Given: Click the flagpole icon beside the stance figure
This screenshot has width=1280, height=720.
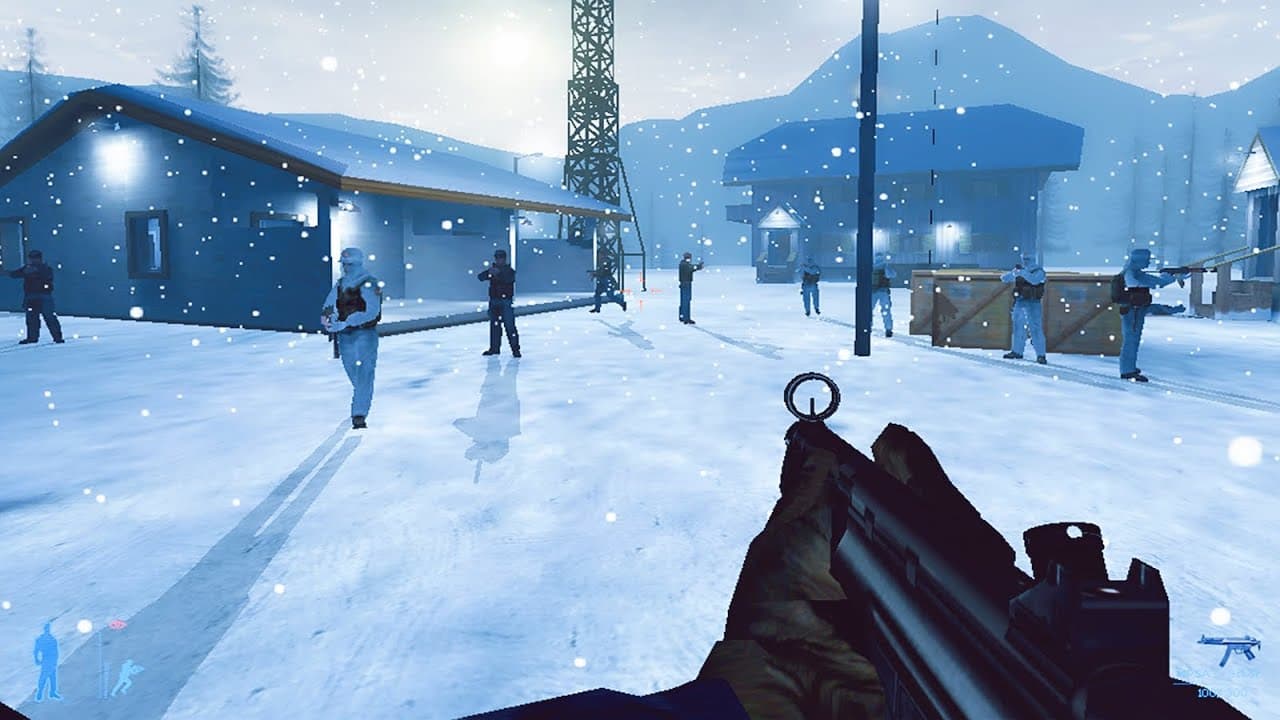Looking at the screenshot, I should (x=100, y=665).
